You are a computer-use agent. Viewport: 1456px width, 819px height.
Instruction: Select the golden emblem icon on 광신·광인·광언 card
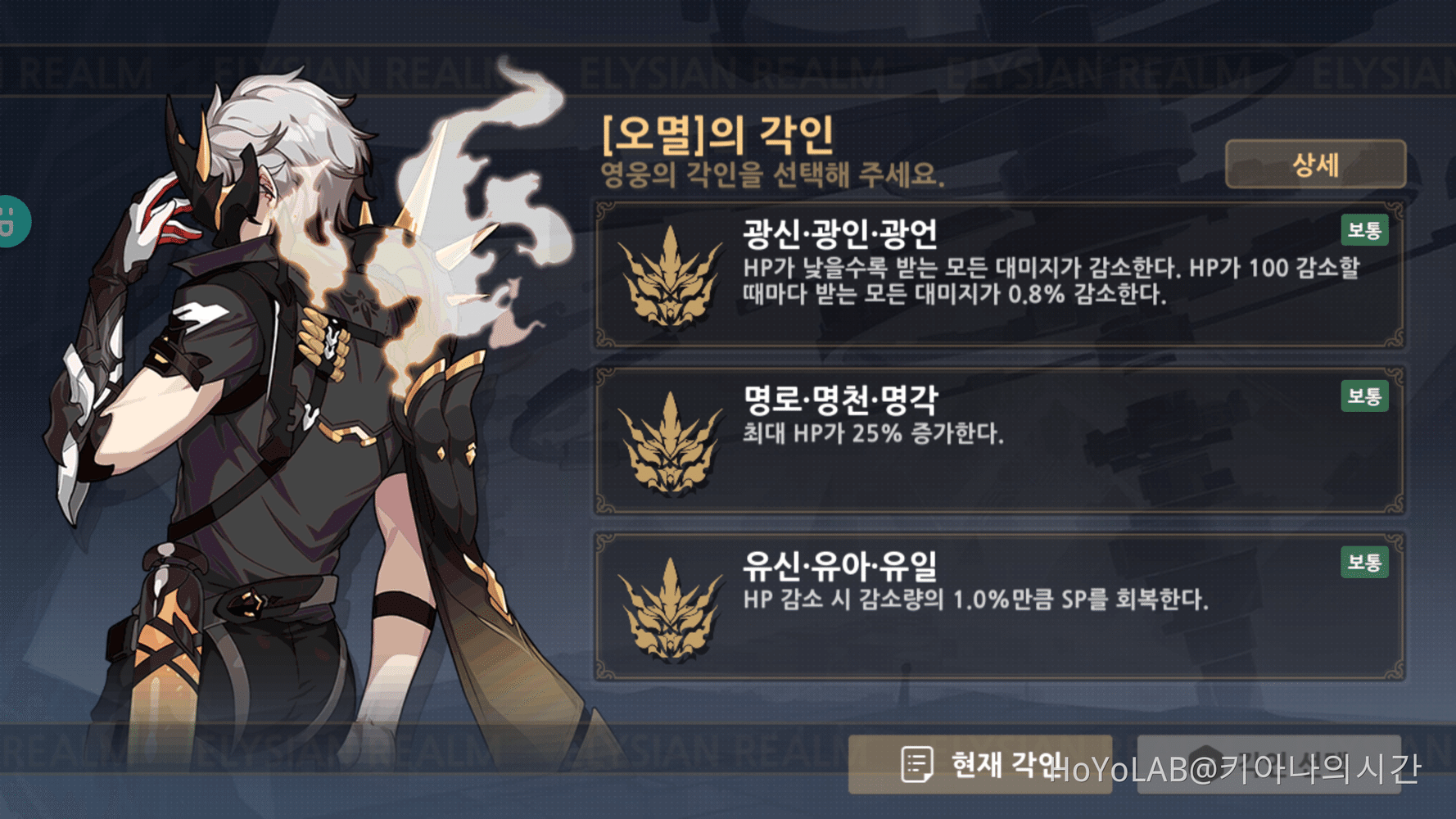tap(673, 277)
